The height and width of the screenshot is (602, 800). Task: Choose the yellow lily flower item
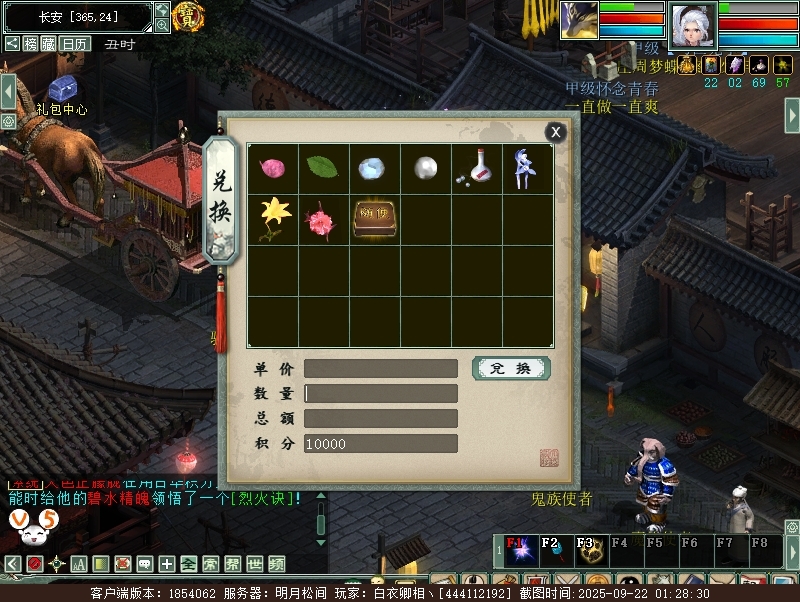coord(272,218)
